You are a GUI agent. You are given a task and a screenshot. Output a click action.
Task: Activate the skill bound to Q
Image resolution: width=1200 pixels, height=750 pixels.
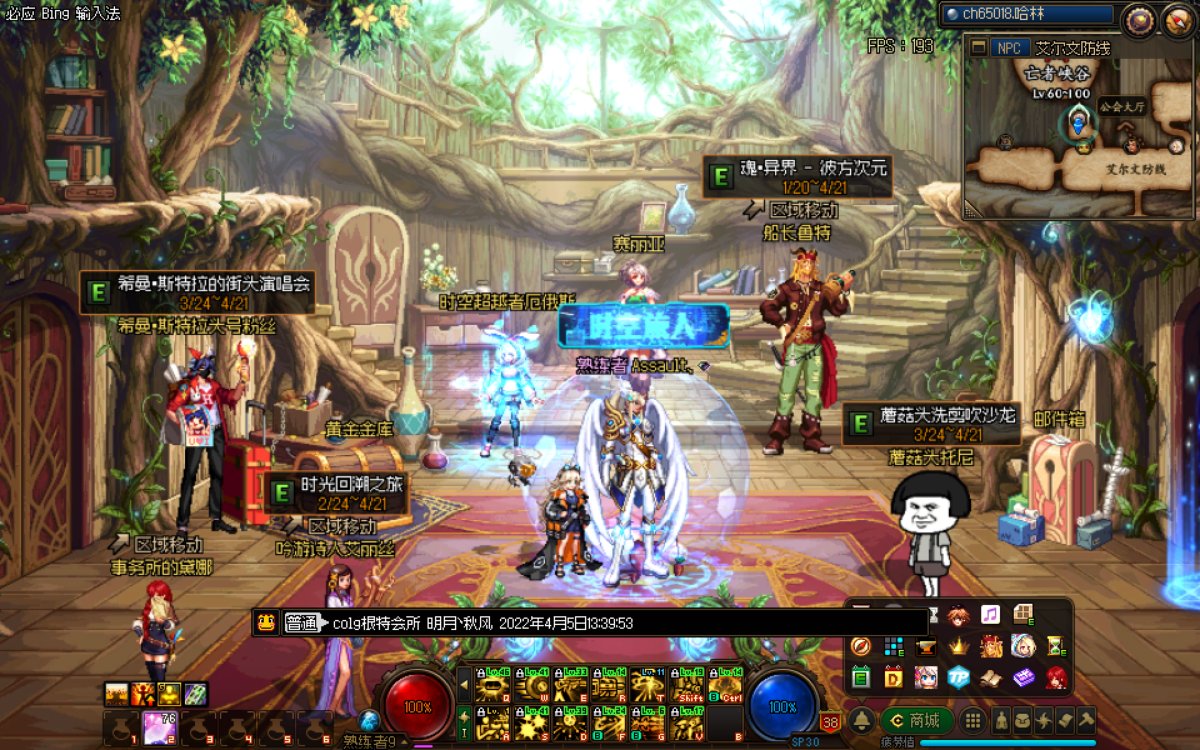(491, 686)
